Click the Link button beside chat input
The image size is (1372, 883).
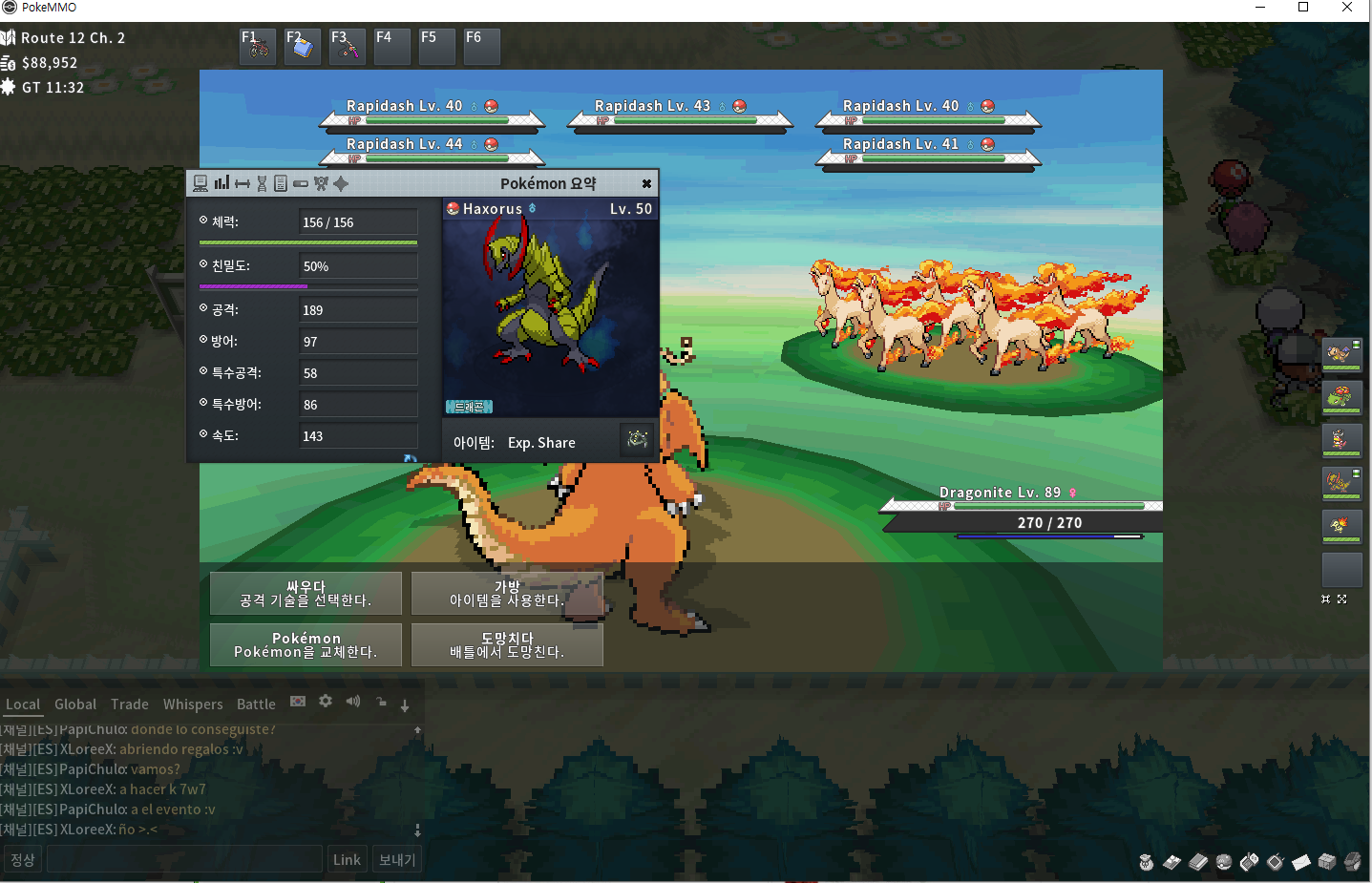click(x=347, y=859)
